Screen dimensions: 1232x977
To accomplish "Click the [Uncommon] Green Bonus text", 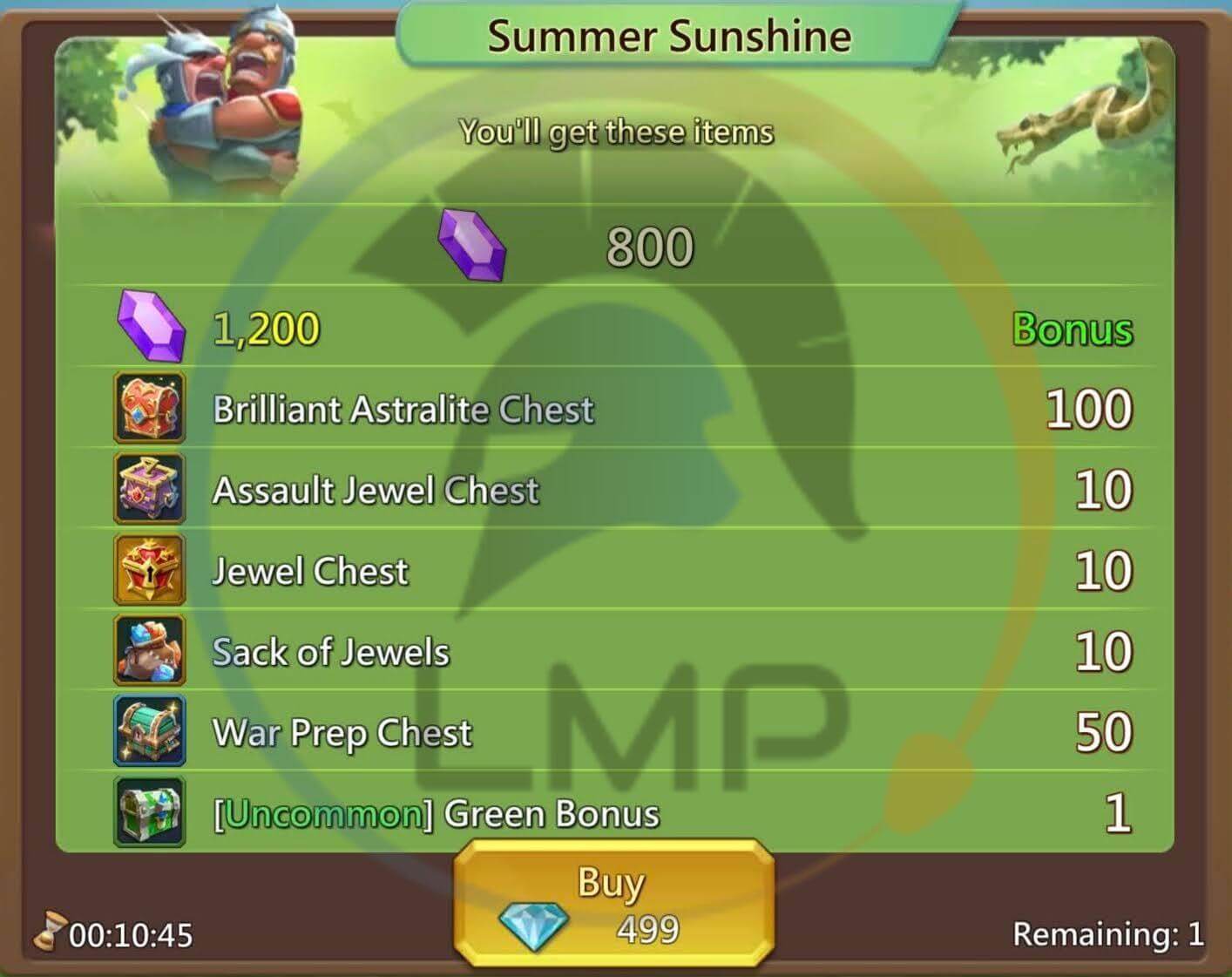I will pos(434,813).
